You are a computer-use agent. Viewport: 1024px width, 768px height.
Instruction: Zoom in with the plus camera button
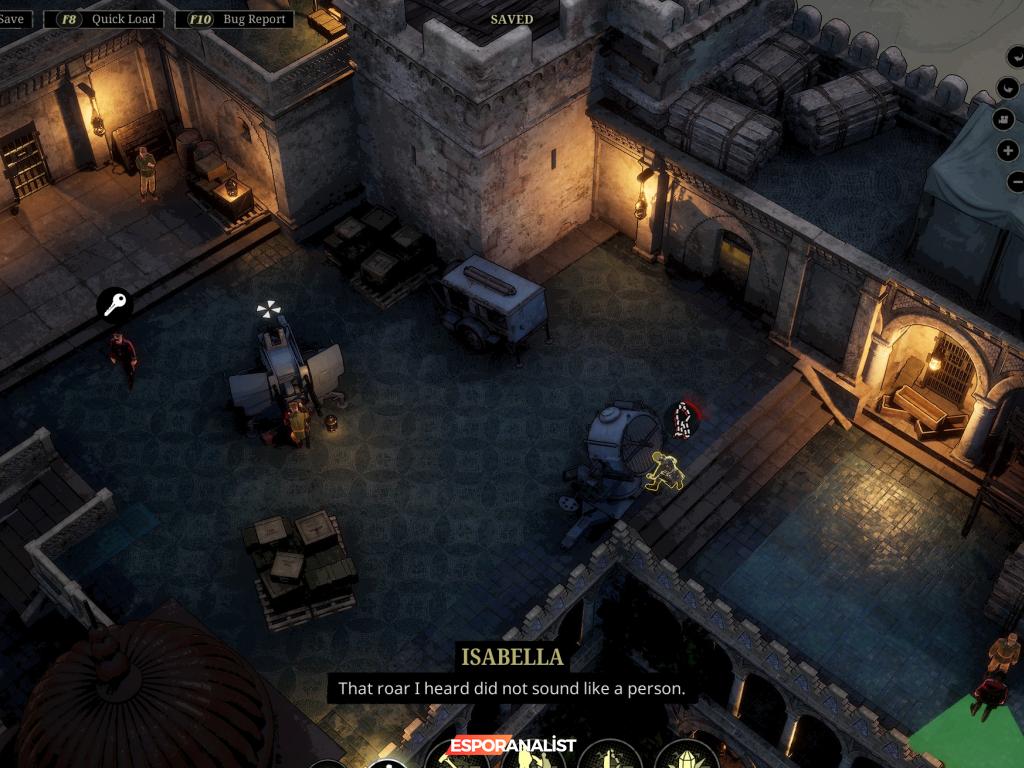[1008, 151]
